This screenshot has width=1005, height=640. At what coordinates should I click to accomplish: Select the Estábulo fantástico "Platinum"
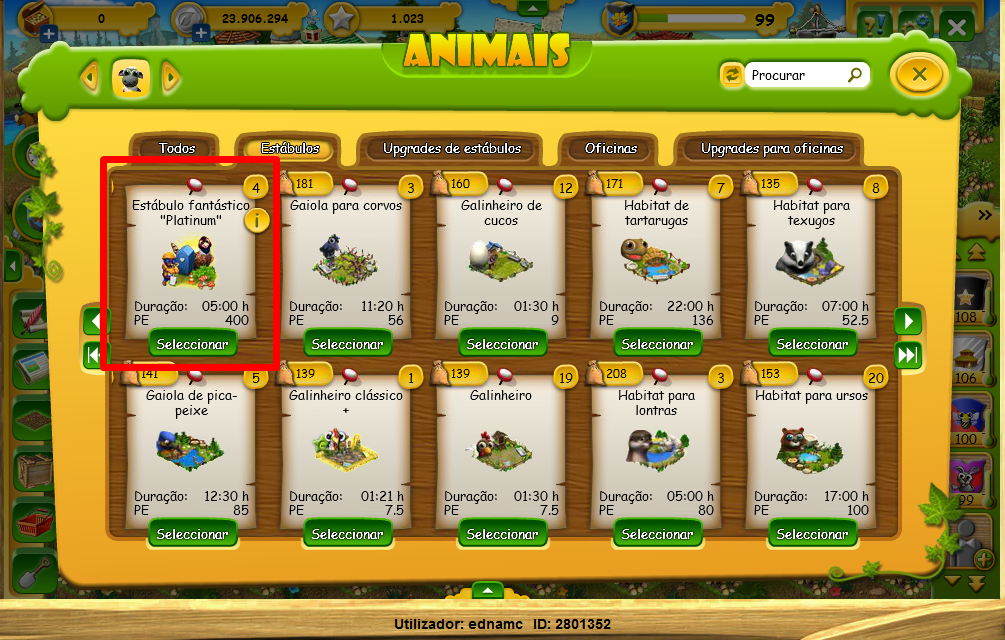click(193, 344)
